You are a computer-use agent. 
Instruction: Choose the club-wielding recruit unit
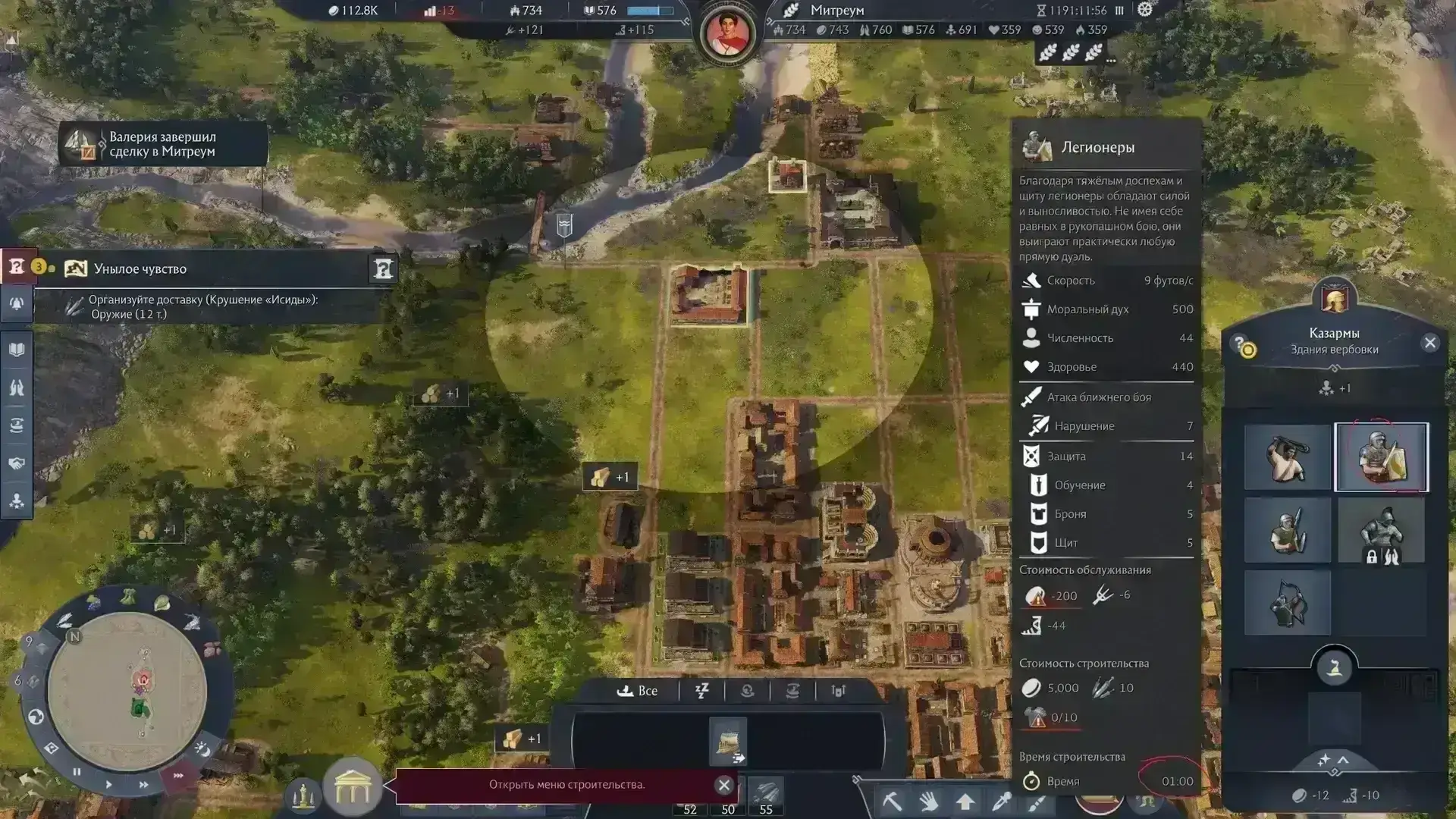pos(1287,457)
